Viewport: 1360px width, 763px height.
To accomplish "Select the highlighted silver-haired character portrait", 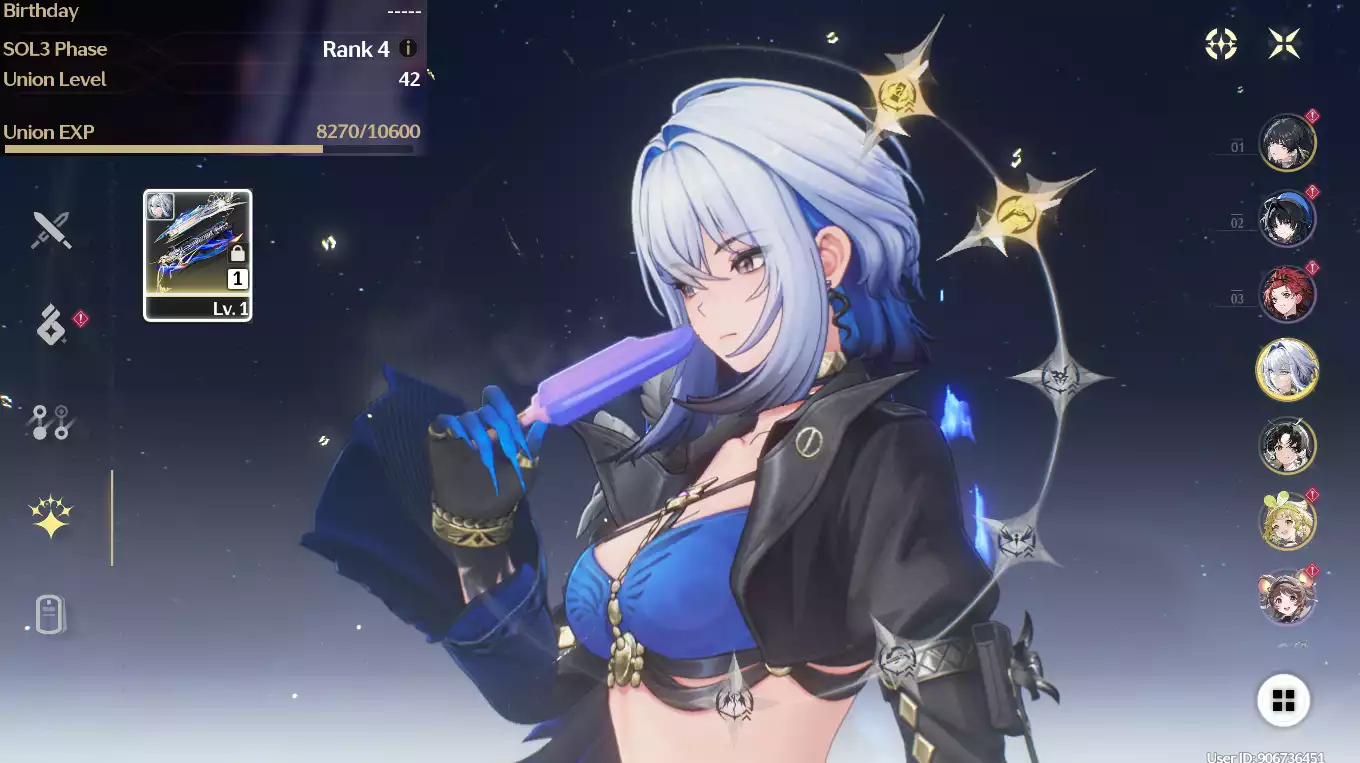I will coord(1286,369).
